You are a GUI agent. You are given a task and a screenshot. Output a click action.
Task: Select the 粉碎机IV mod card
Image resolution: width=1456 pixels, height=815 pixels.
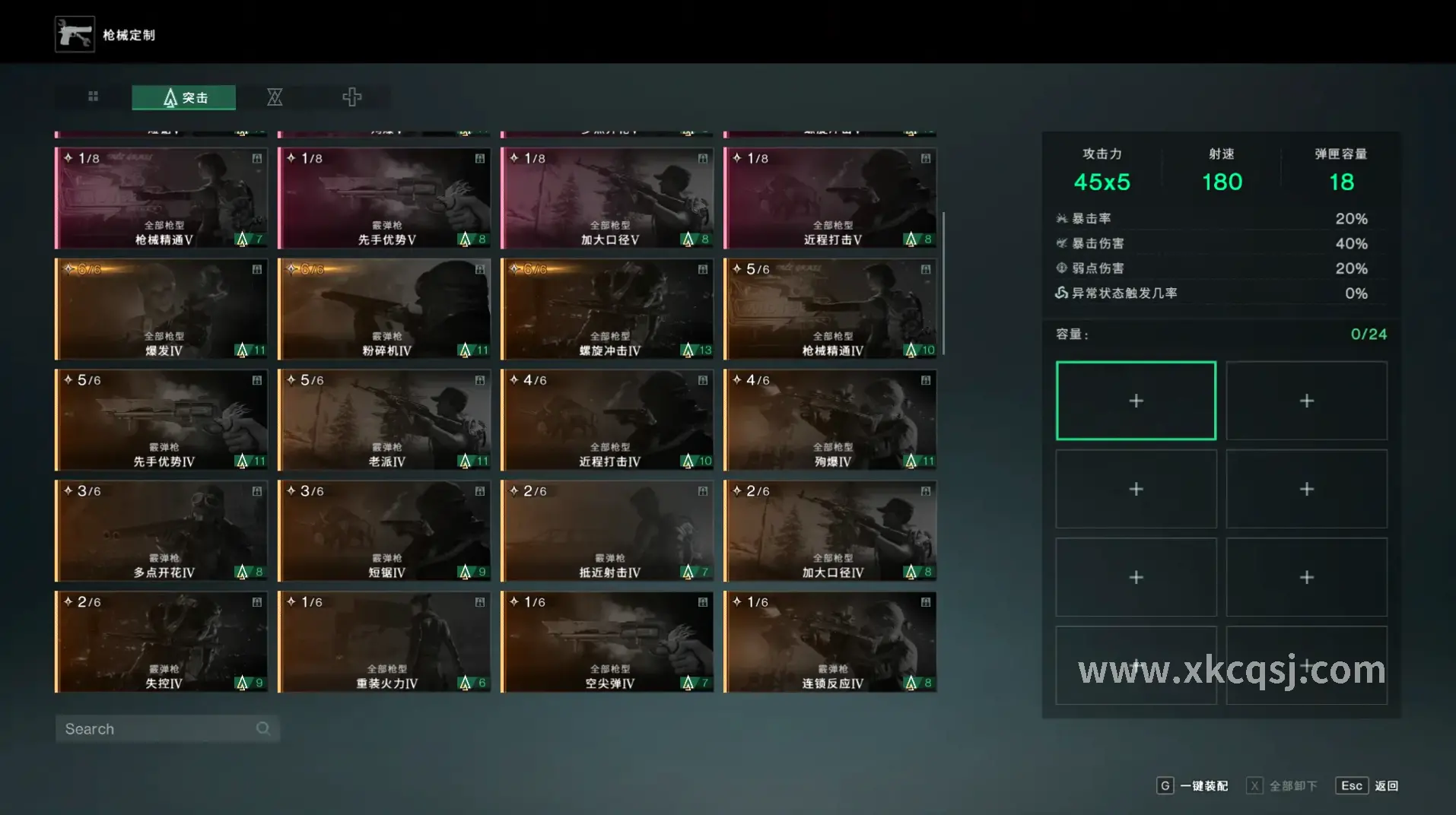[x=384, y=309]
